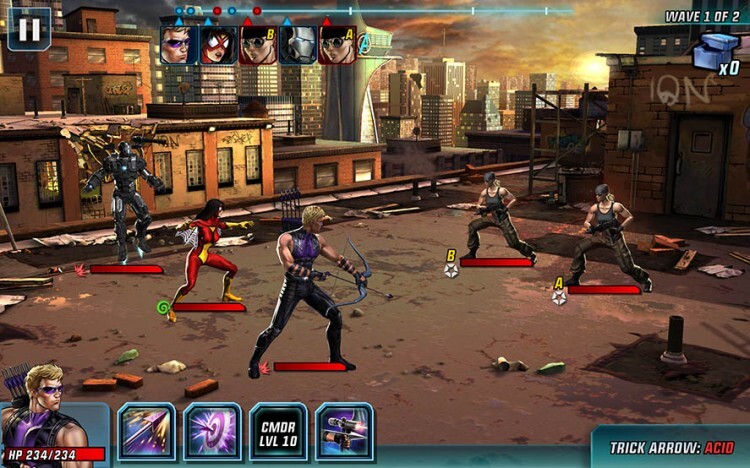Open the loot crate icon

point(716,52)
